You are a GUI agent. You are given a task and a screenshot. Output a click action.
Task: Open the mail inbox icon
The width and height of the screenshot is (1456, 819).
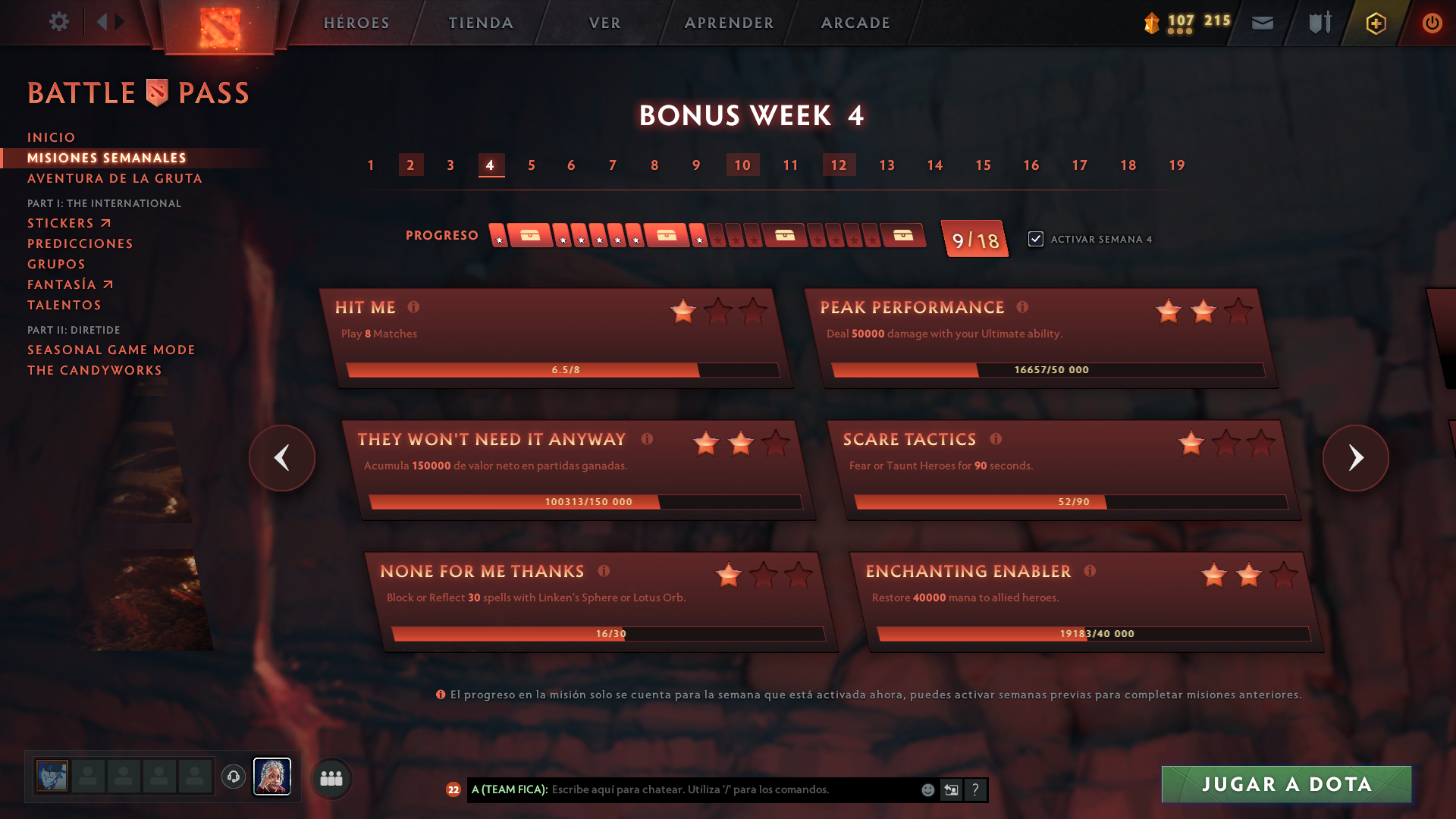(x=1262, y=24)
